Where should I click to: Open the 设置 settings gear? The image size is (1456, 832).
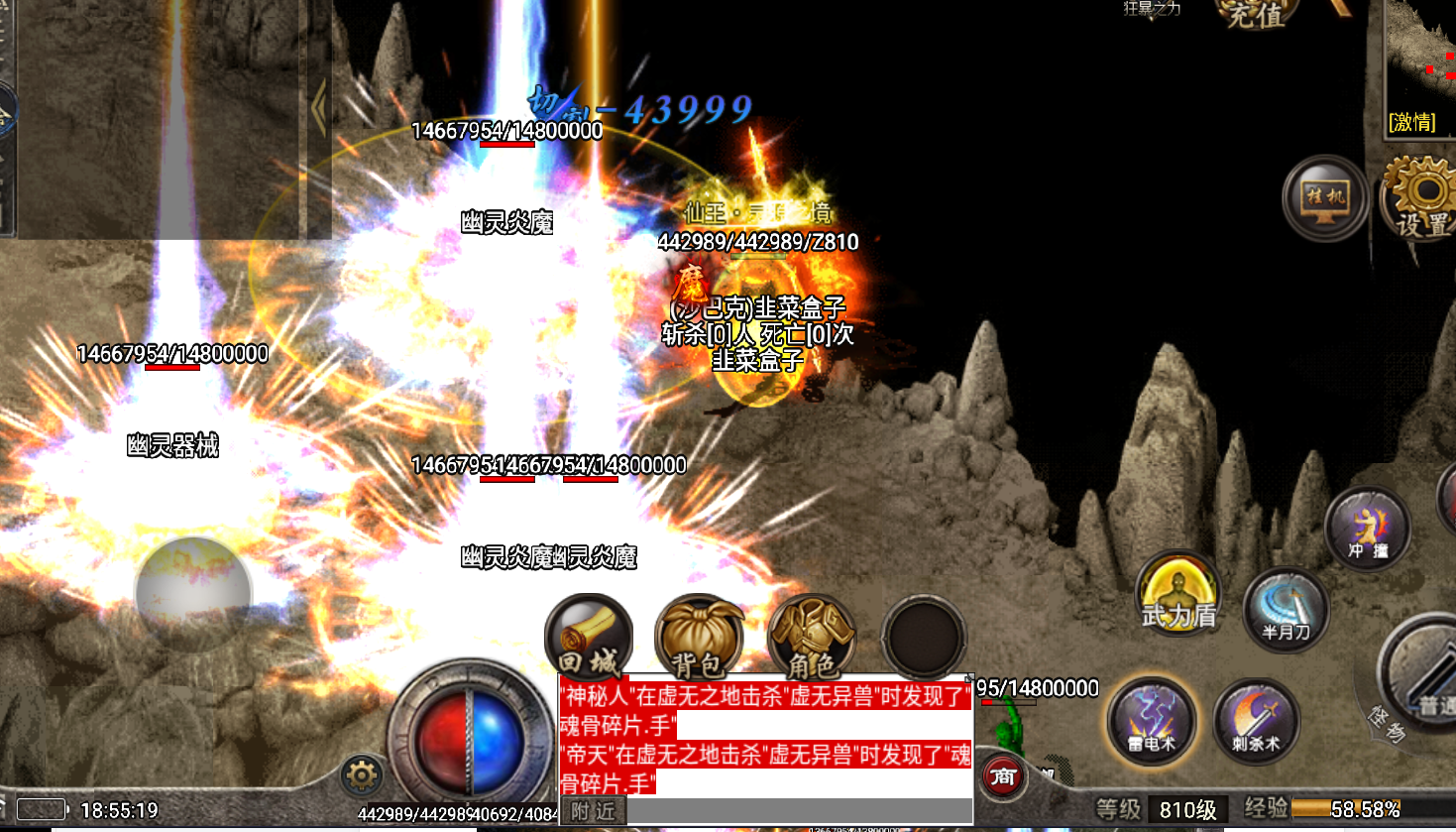(1422, 198)
